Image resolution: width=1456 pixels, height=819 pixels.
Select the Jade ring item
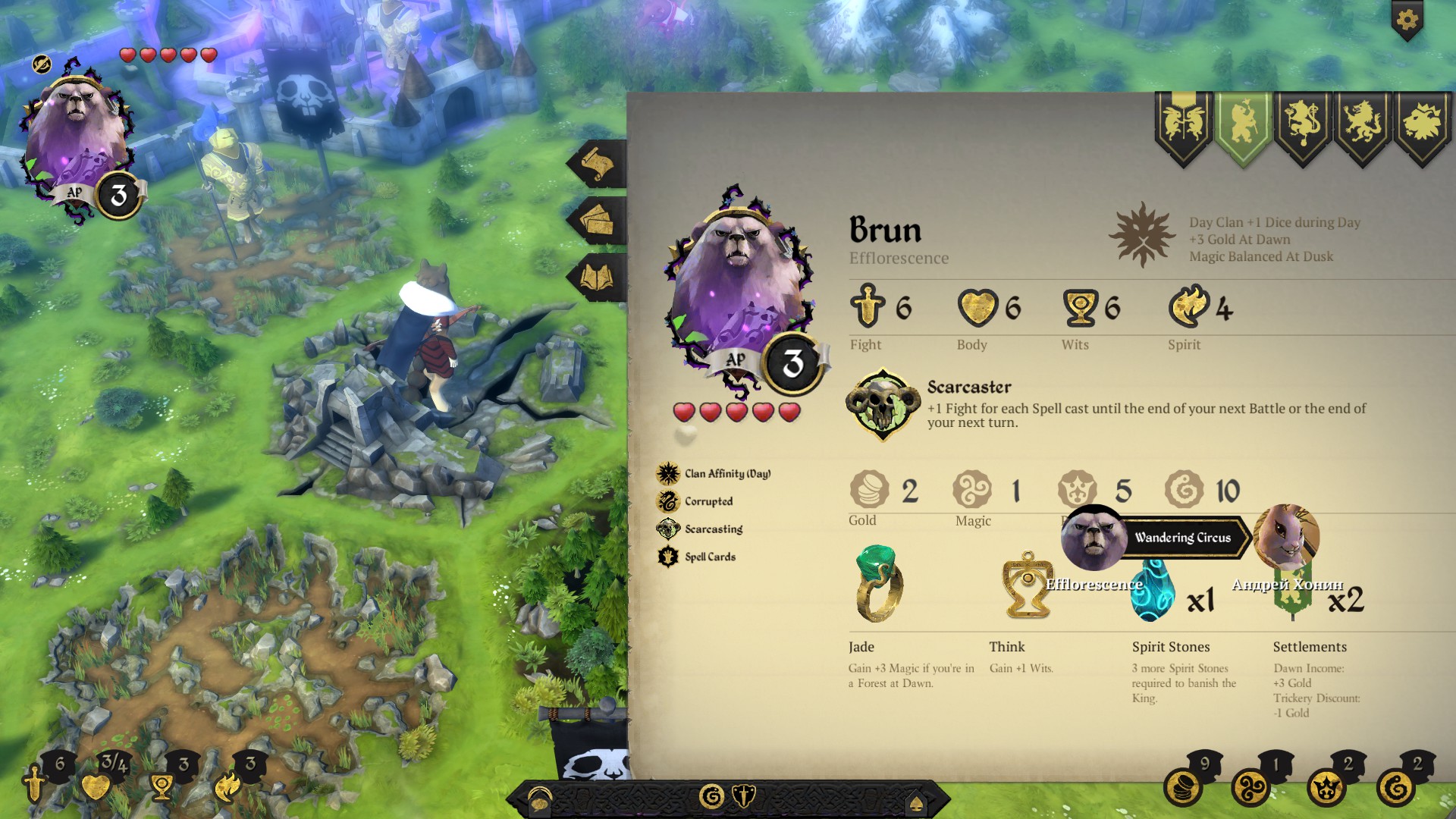[x=878, y=584]
